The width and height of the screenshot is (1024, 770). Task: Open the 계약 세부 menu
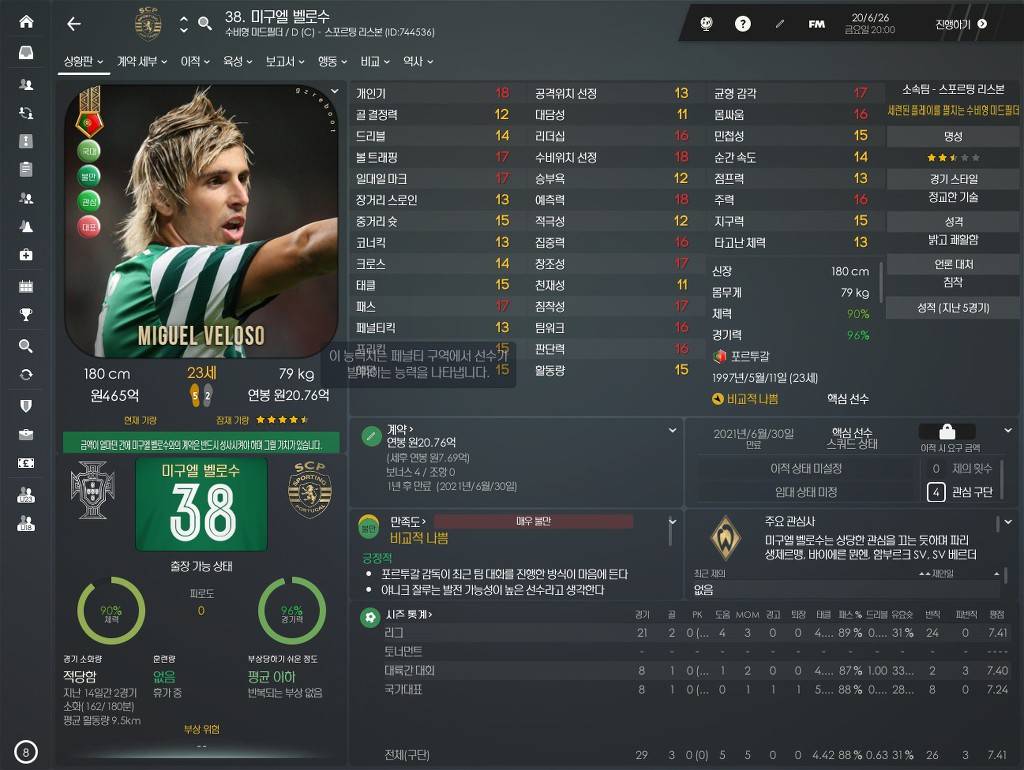tap(141, 62)
